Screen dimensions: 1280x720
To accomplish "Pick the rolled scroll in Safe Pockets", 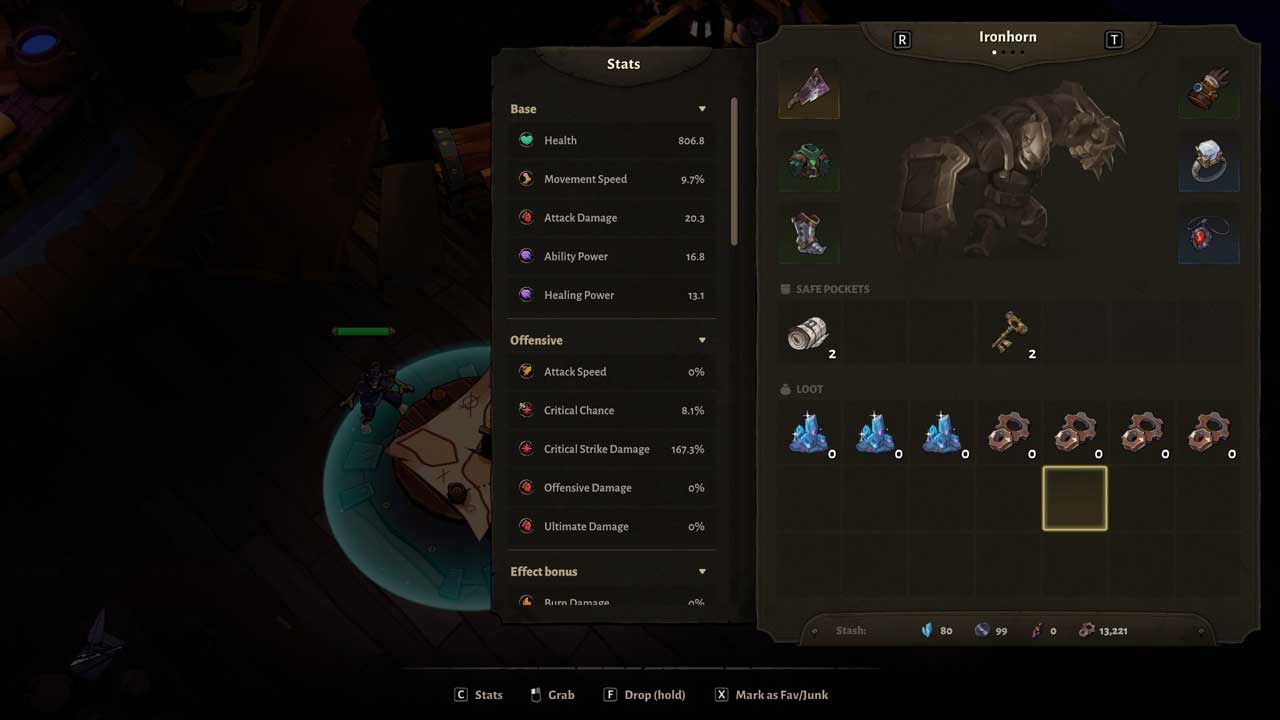I will point(809,333).
